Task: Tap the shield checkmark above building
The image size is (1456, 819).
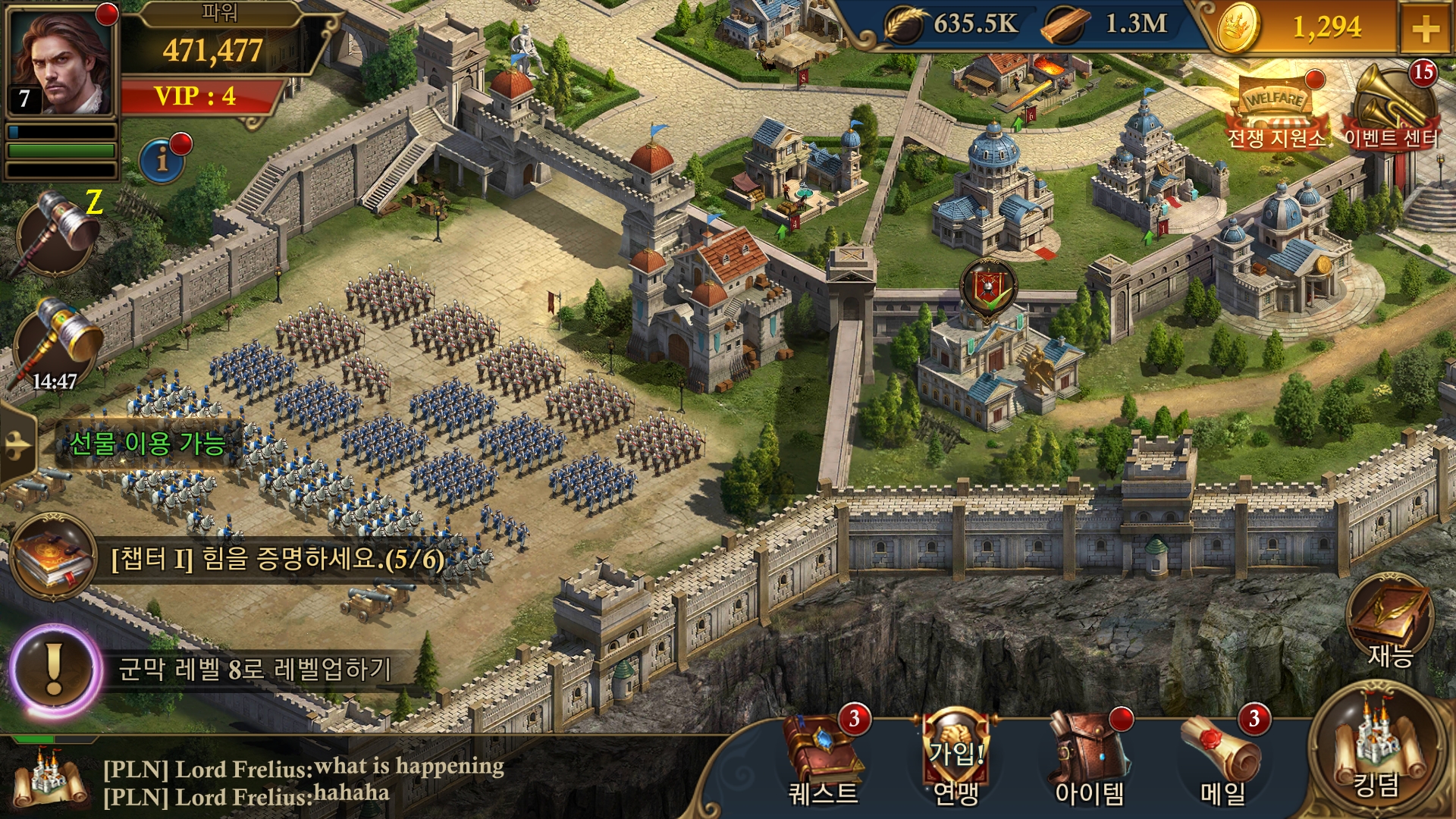Action: tap(988, 288)
